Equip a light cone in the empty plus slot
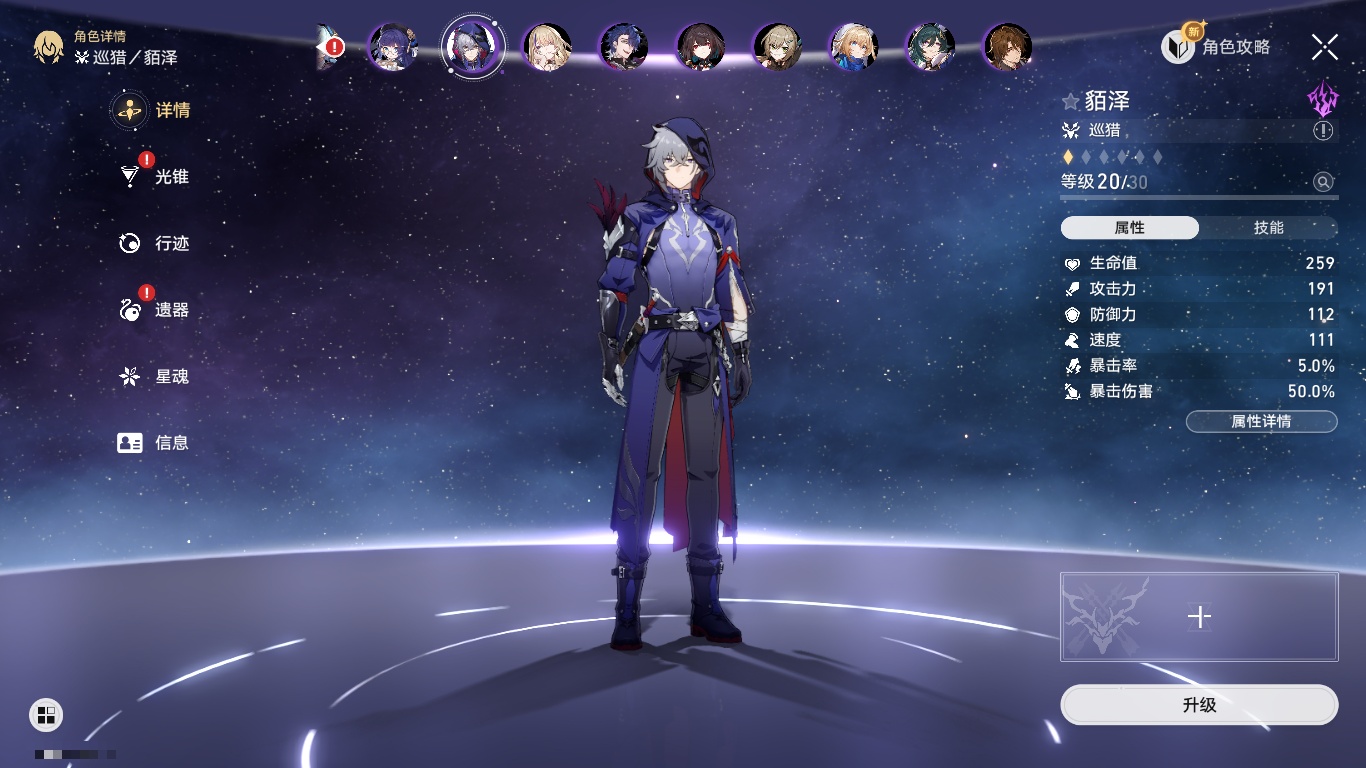 tap(1199, 617)
